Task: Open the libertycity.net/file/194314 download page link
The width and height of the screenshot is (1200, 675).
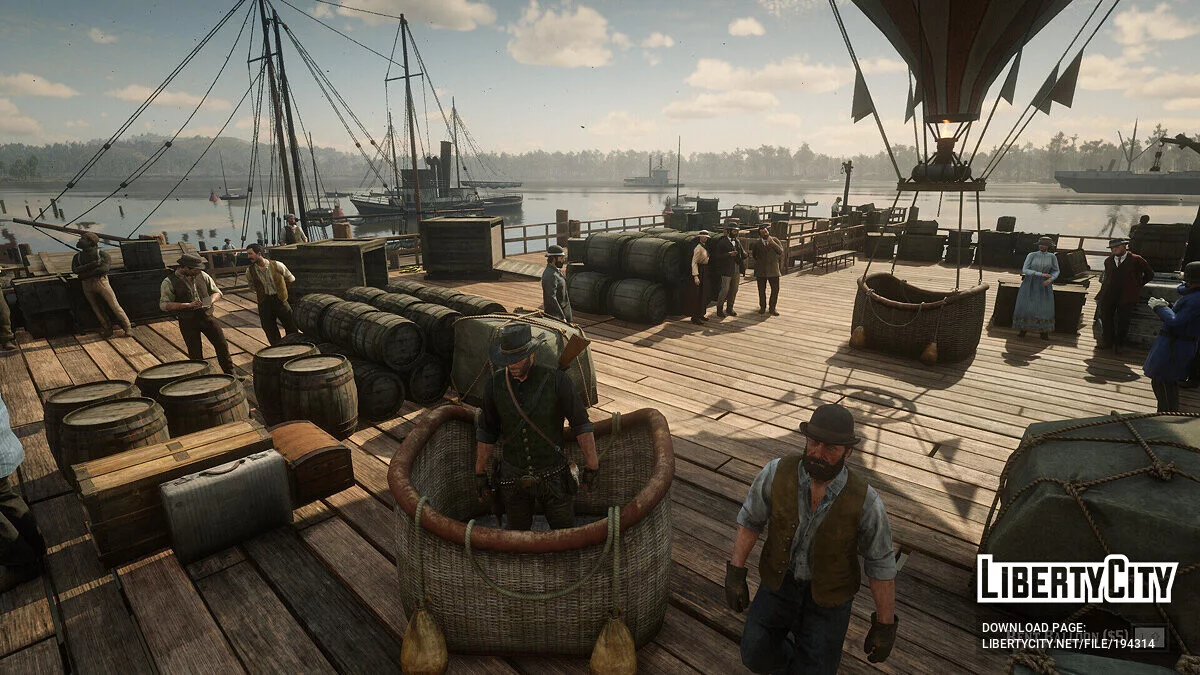Action: (1068, 643)
